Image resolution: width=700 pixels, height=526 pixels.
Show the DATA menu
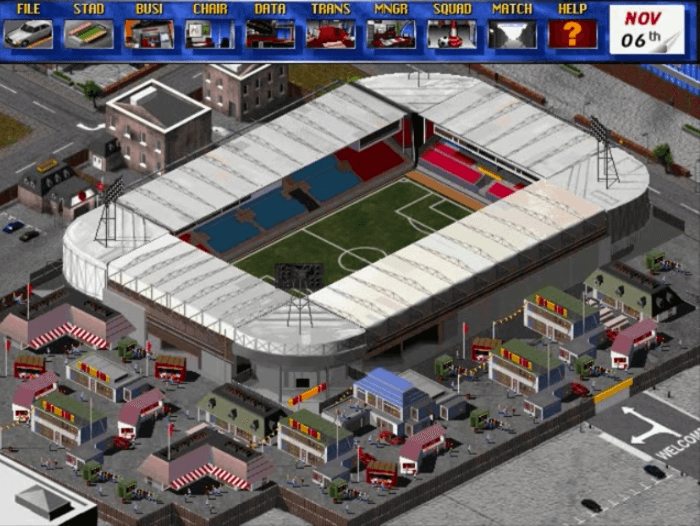pos(270,28)
